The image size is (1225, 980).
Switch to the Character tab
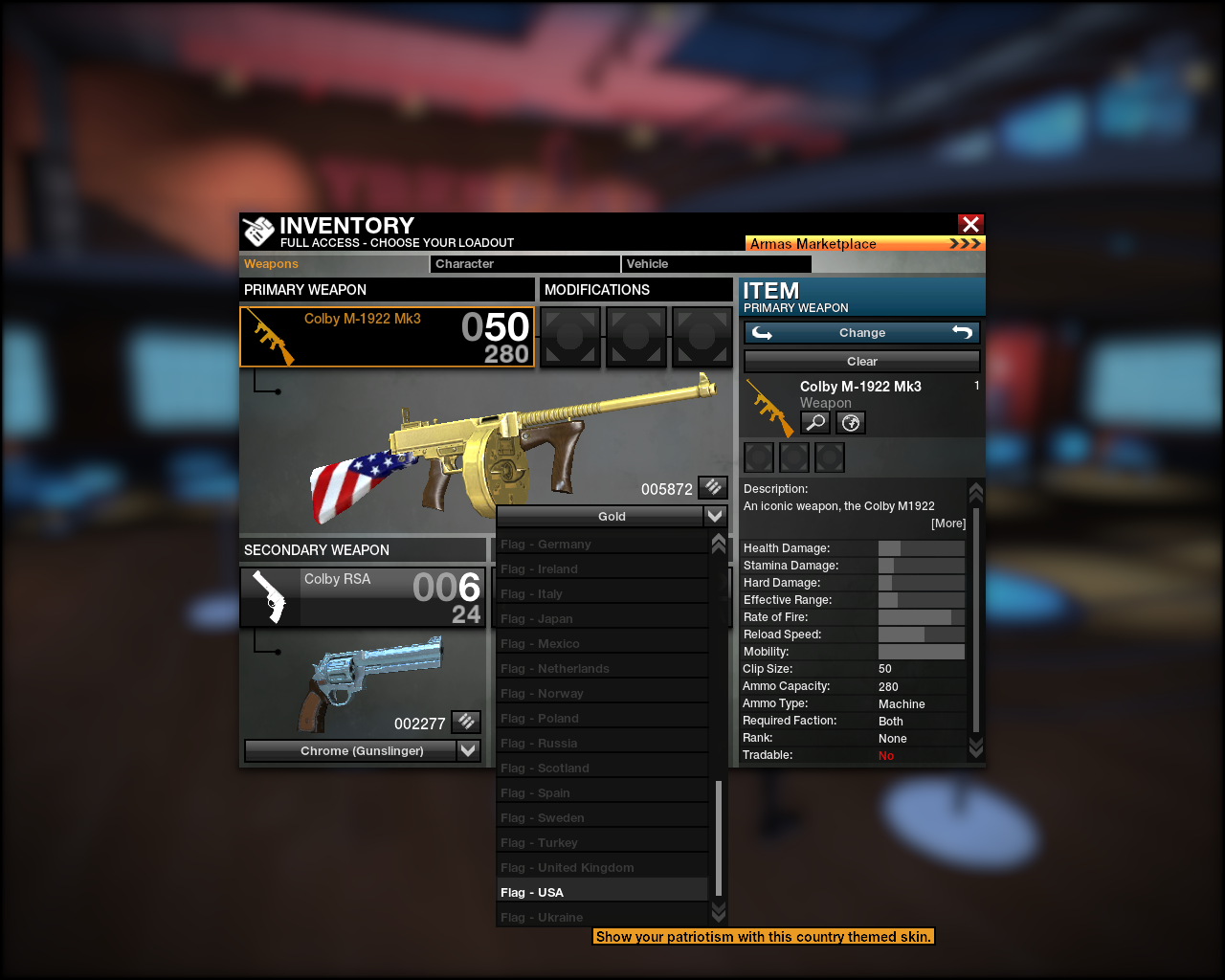point(524,264)
